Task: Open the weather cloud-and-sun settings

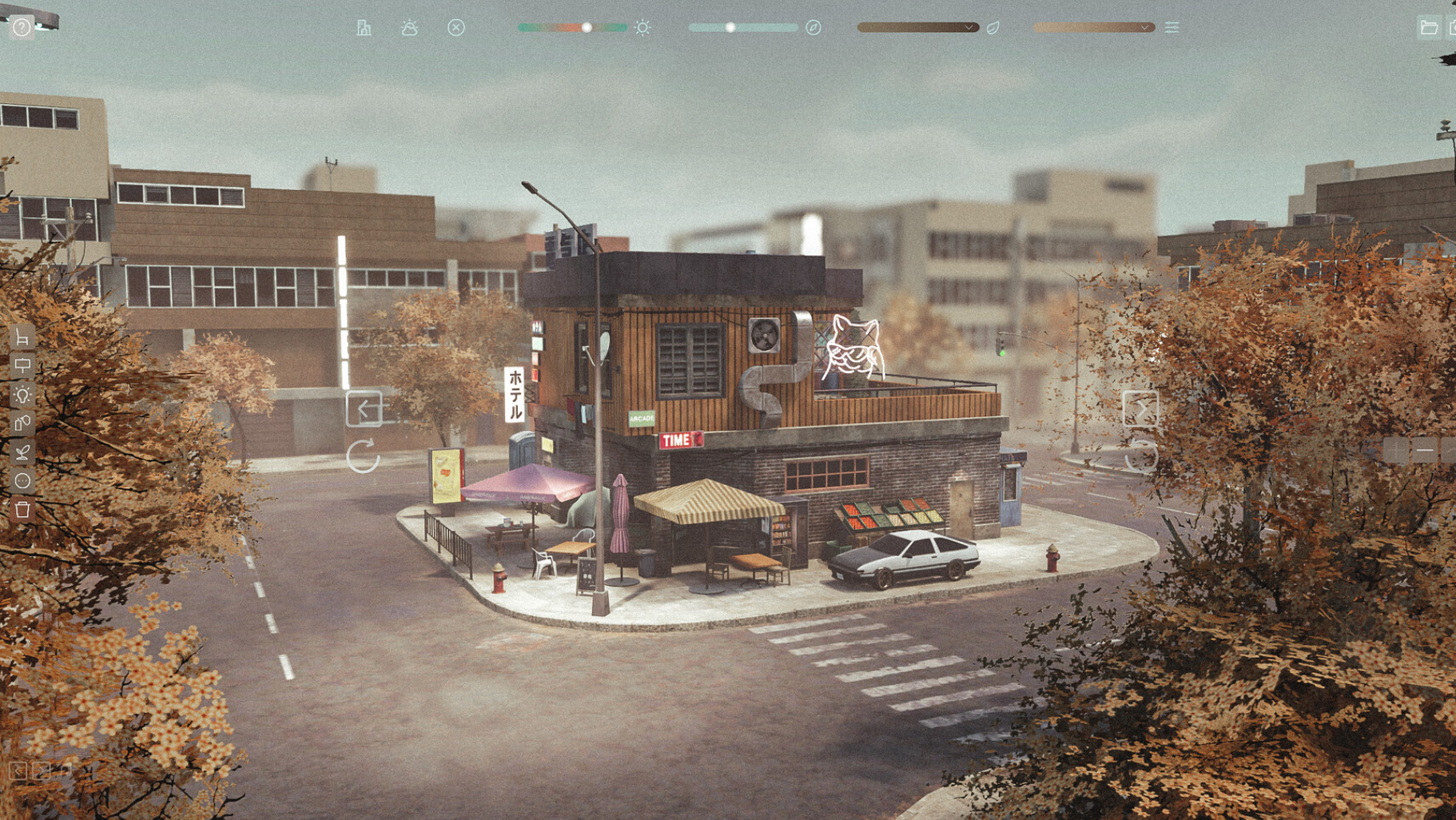Action: (x=409, y=28)
